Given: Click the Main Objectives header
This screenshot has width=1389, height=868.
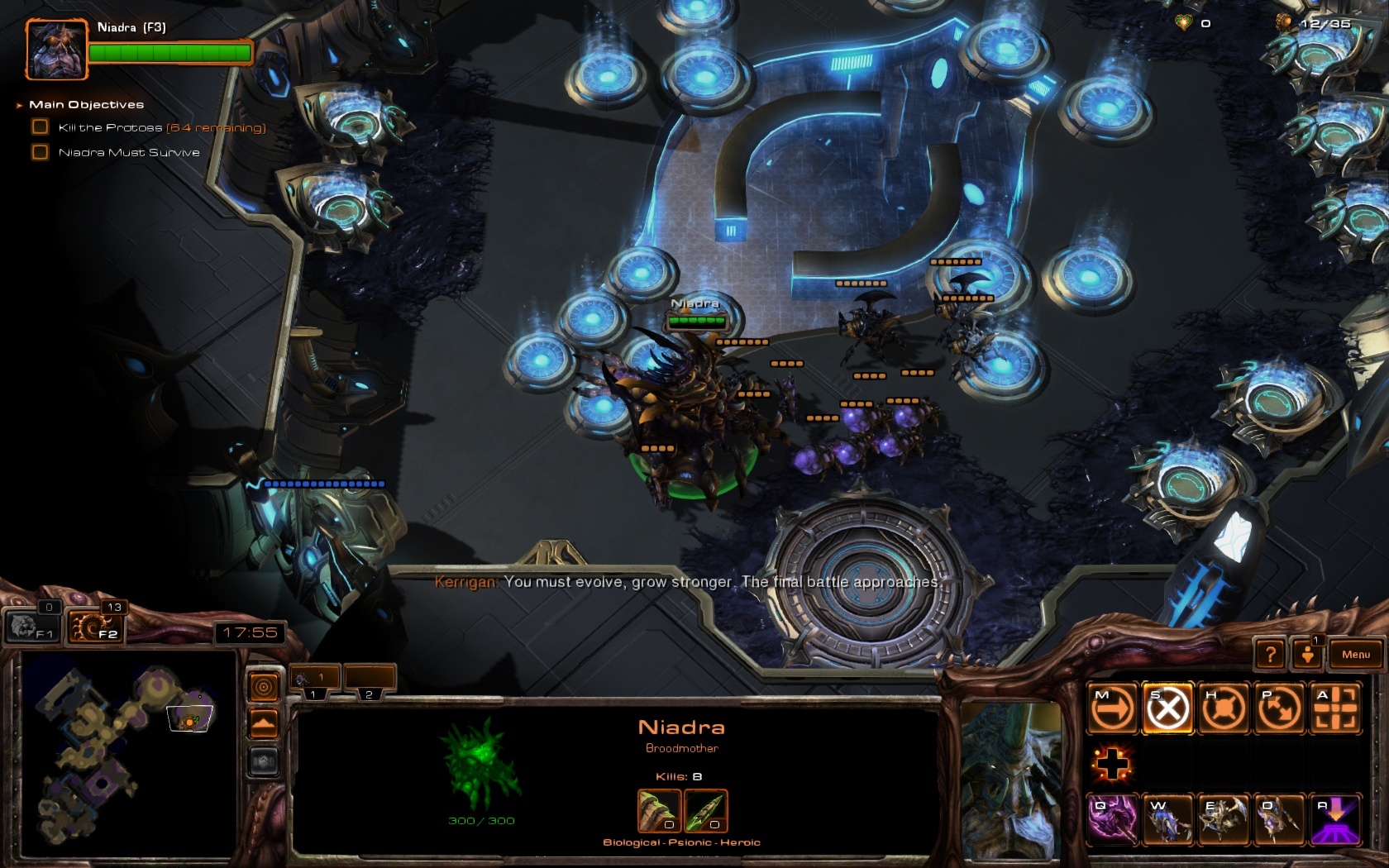Looking at the screenshot, I should (86, 105).
